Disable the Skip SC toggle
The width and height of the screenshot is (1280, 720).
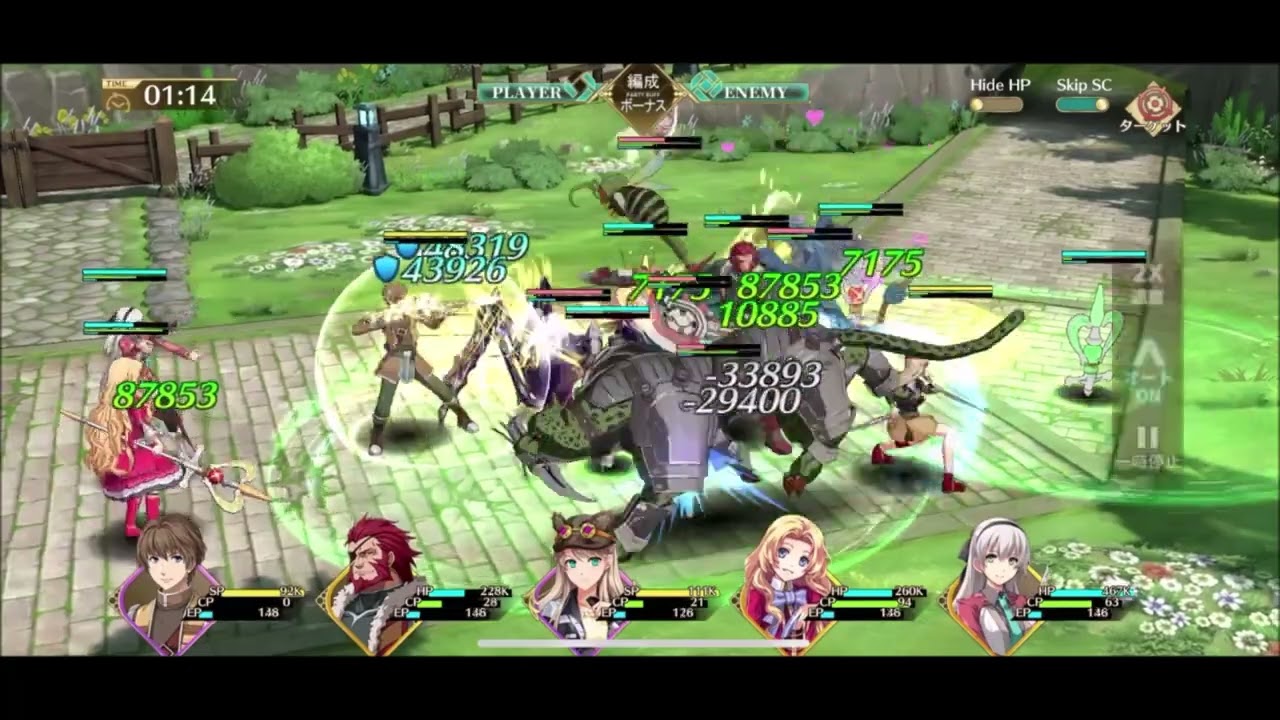[x=1081, y=102]
